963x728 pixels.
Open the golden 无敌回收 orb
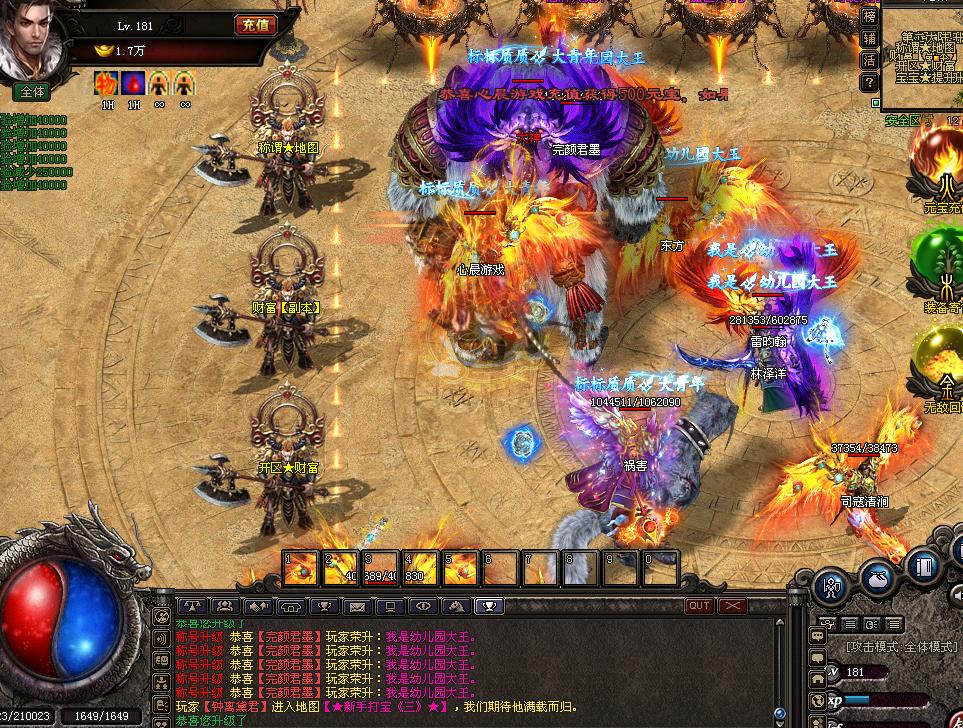(x=940, y=365)
